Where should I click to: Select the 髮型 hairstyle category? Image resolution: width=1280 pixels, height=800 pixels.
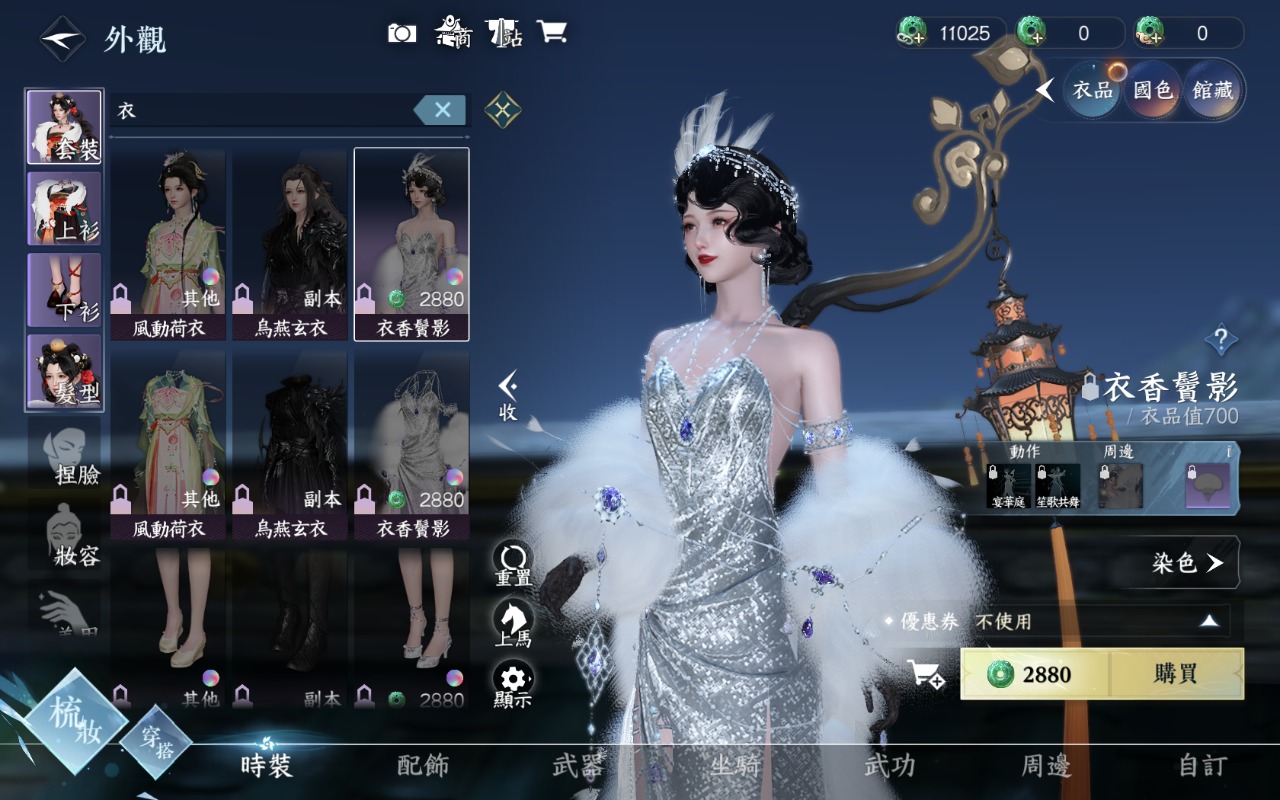[x=64, y=371]
